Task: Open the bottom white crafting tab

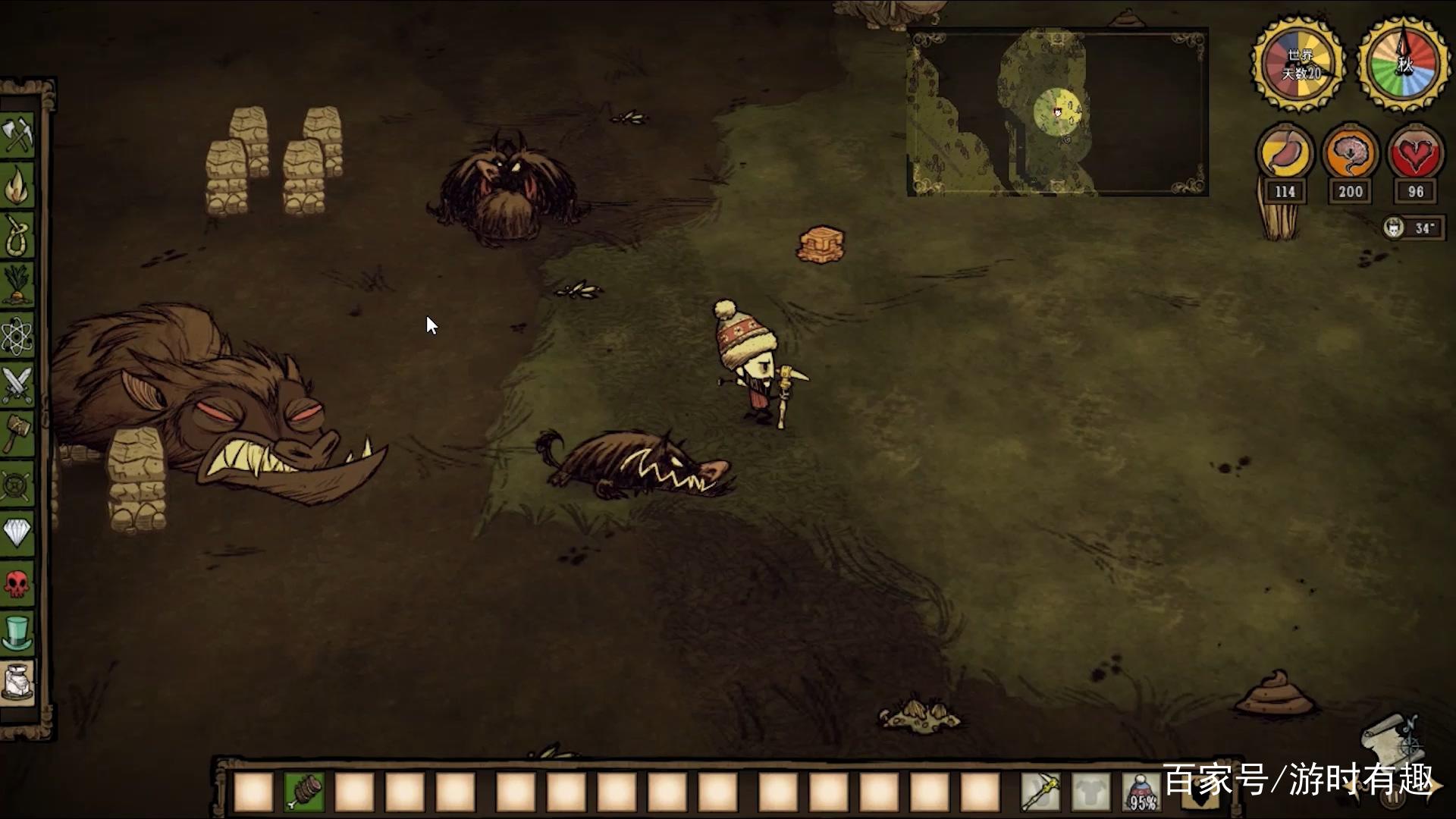Action: point(17,682)
